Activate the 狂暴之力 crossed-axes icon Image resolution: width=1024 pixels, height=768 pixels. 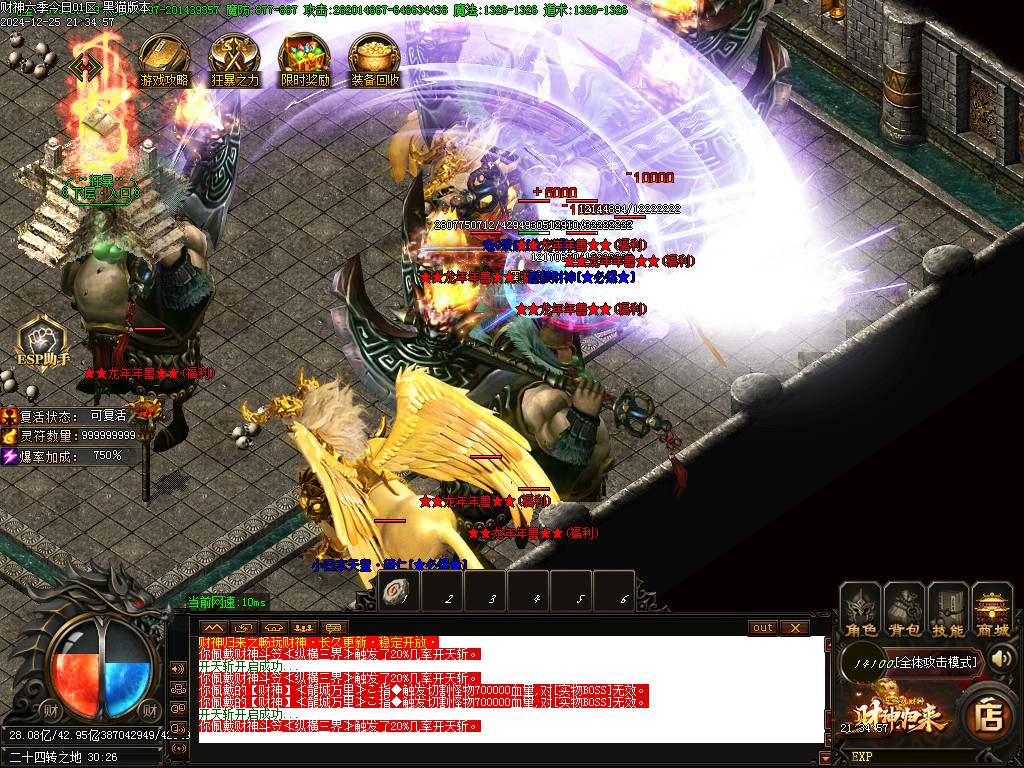235,59
